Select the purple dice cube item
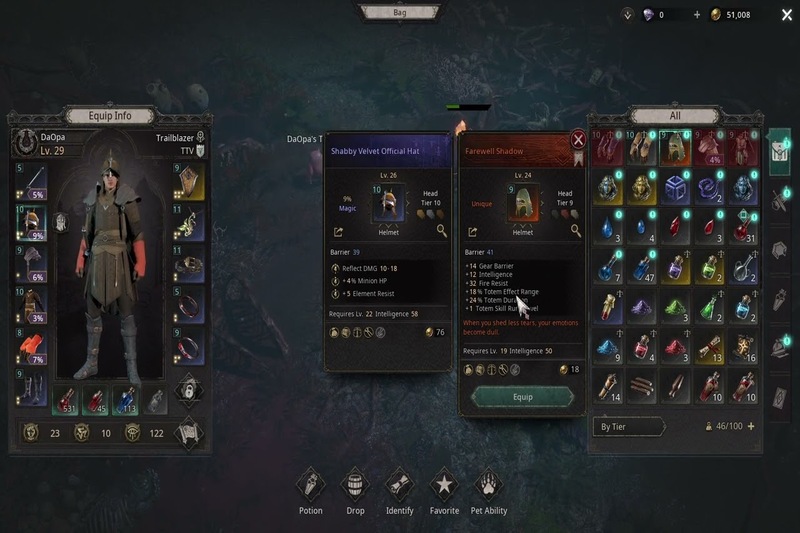 (x=678, y=189)
